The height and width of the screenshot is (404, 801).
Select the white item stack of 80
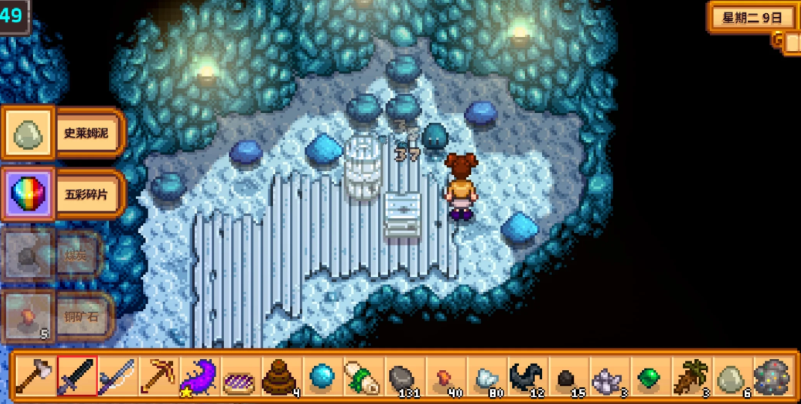click(485, 377)
